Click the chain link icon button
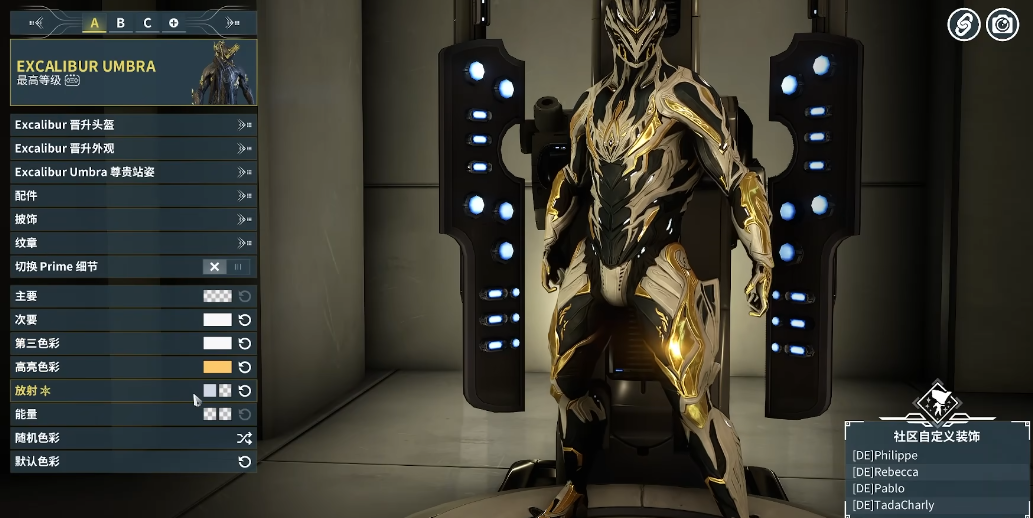The width and height of the screenshot is (1033, 518). pyautogui.click(x=963, y=25)
